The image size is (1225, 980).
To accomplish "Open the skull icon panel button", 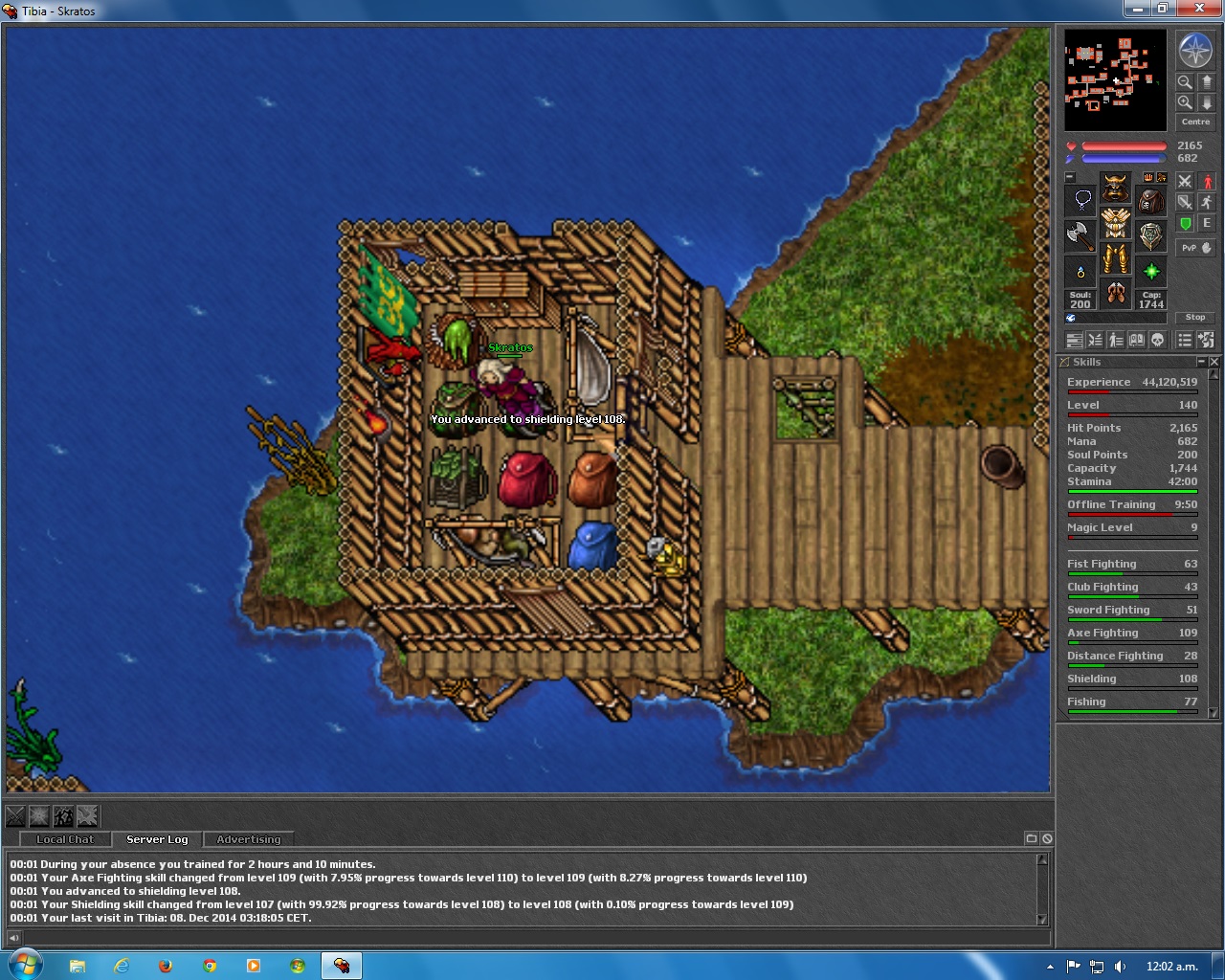I will pos(1157,340).
